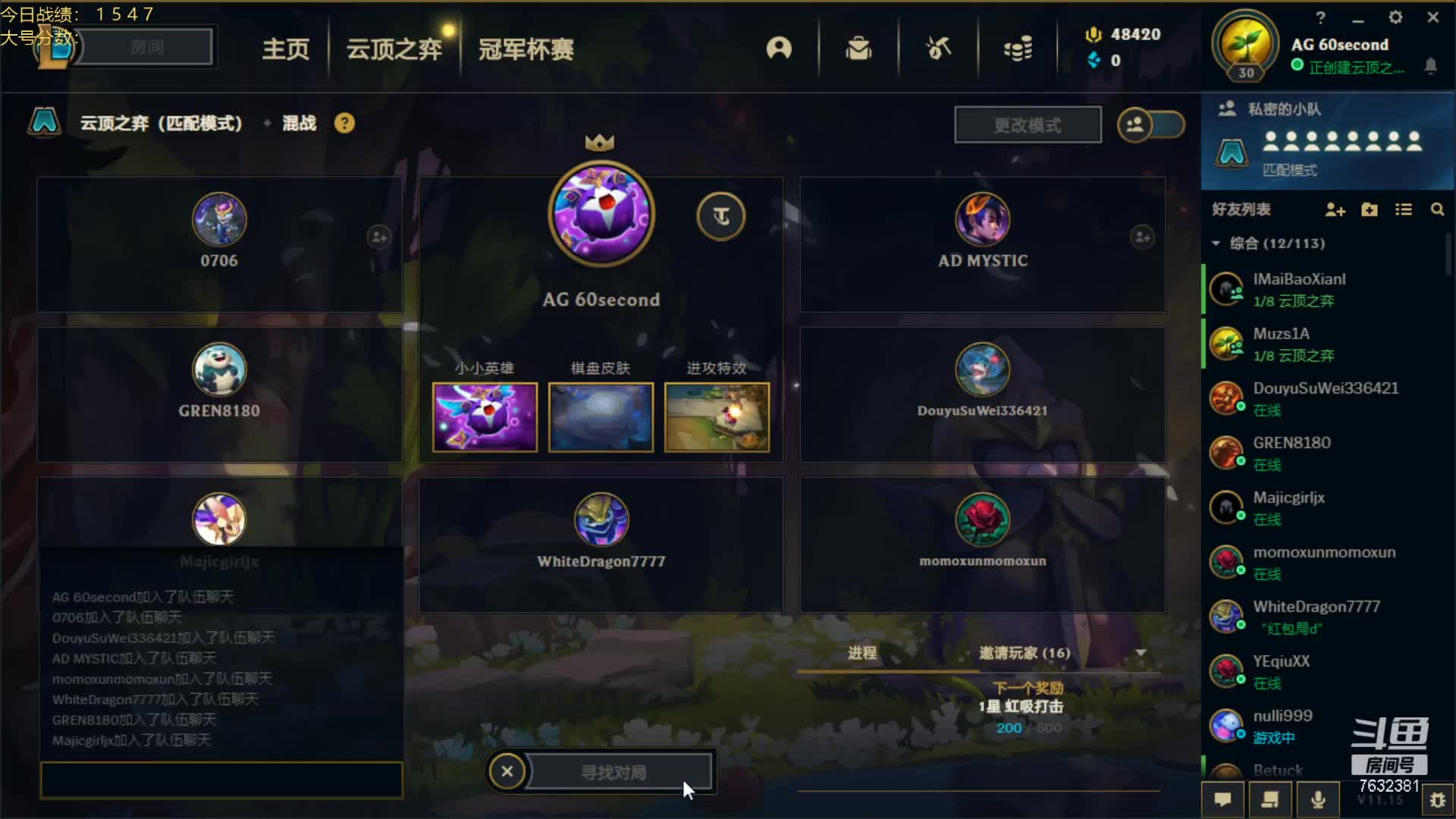Open the 主页 home tab

point(286,49)
